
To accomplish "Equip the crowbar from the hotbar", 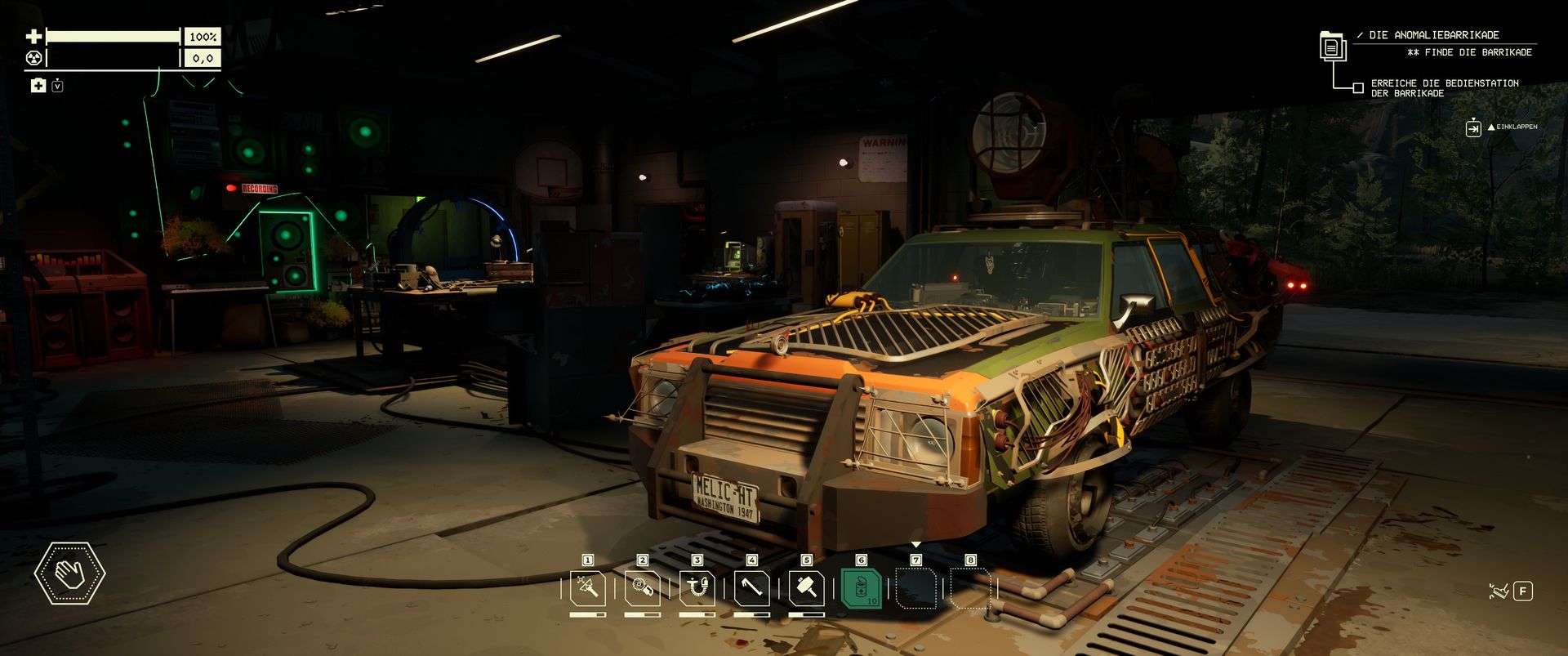I will [751, 587].
